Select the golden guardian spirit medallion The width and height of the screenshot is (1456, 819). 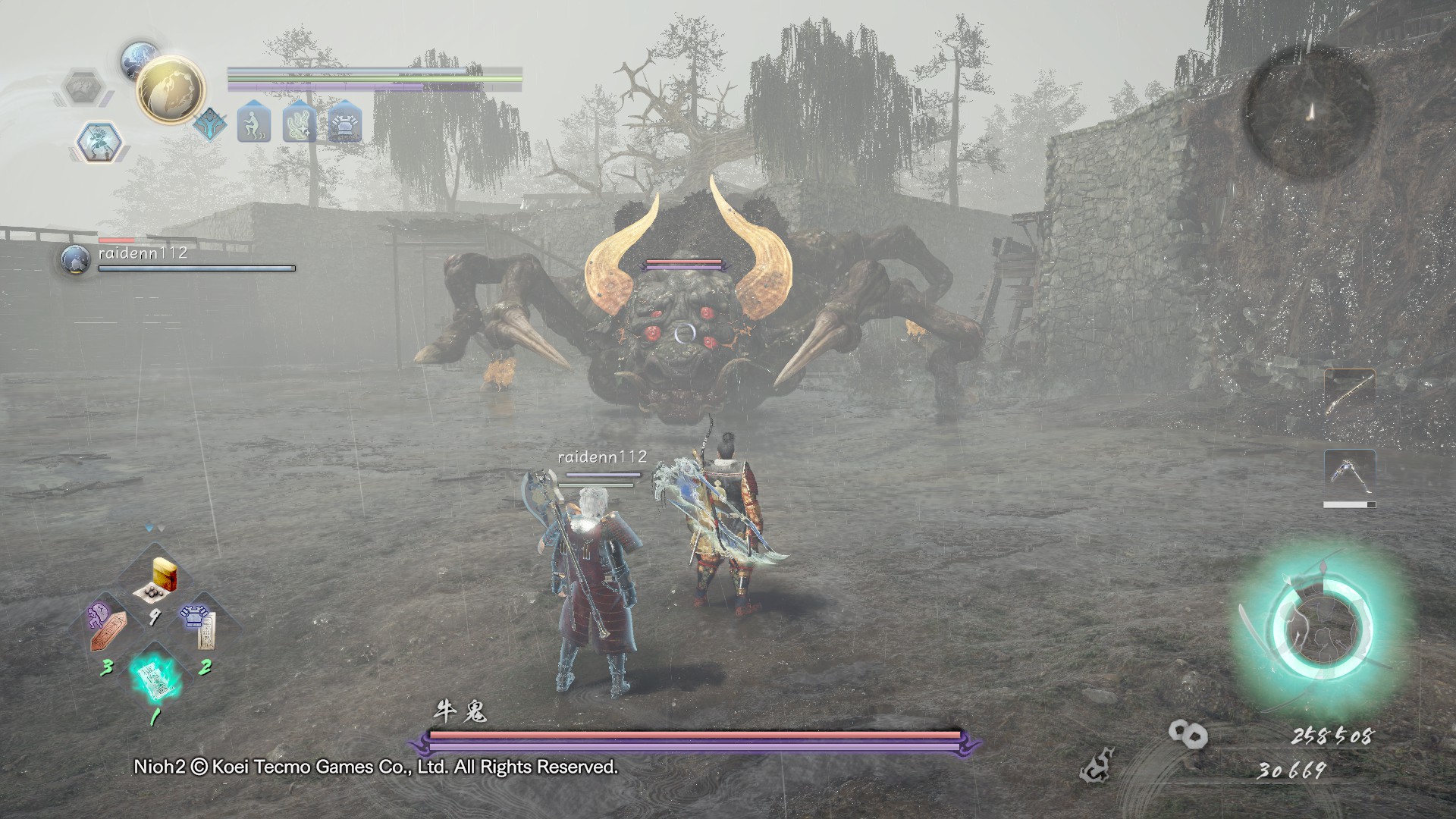[171, 90]
